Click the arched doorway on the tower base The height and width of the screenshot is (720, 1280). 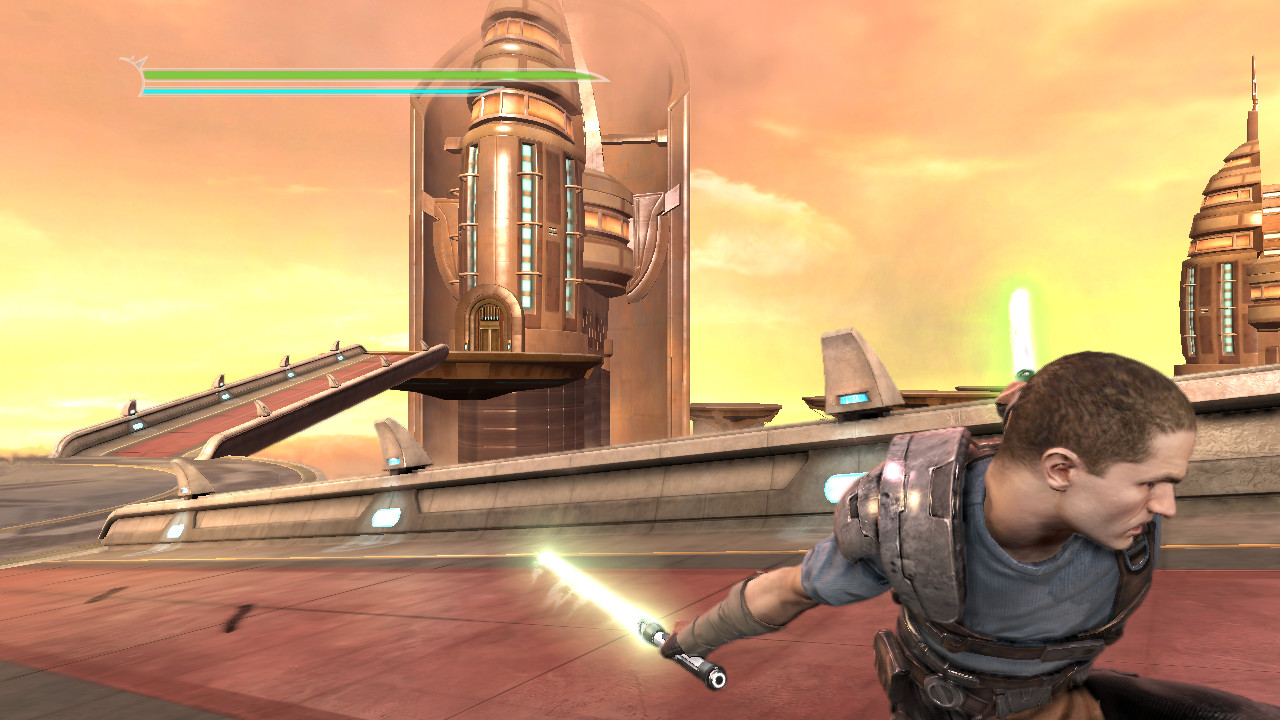pos(487,320)
